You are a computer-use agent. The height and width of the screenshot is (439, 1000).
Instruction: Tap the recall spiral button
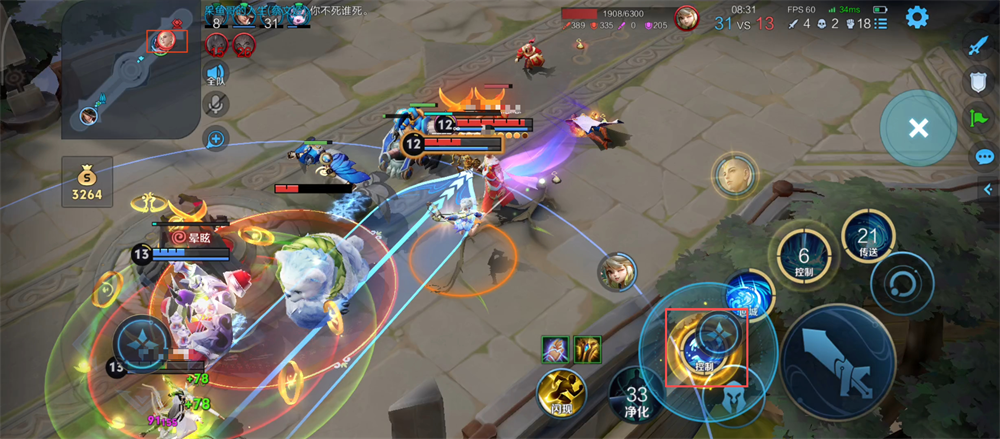tap(900, 284)
